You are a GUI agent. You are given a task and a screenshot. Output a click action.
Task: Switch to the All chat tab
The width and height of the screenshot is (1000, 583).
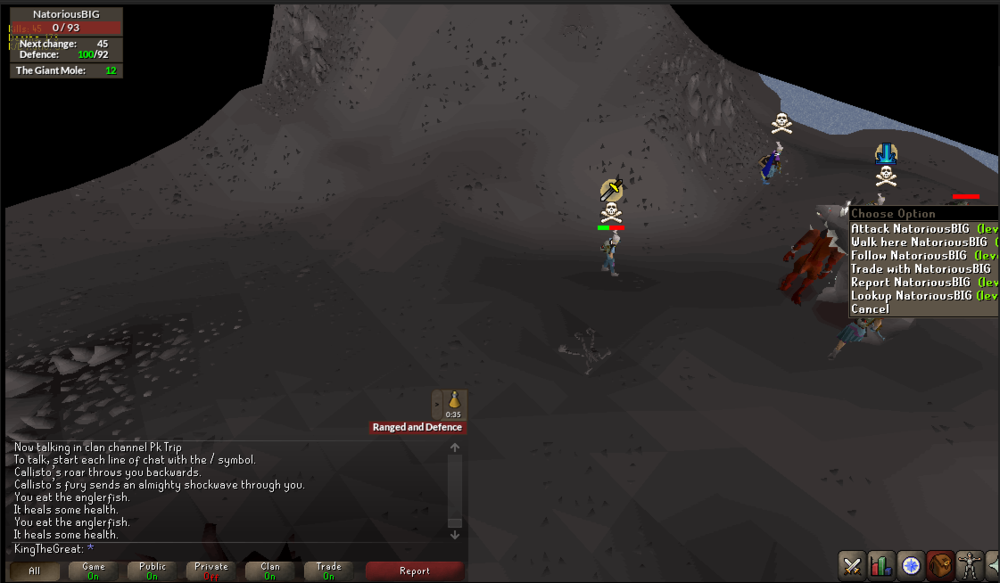pos(34,571)
